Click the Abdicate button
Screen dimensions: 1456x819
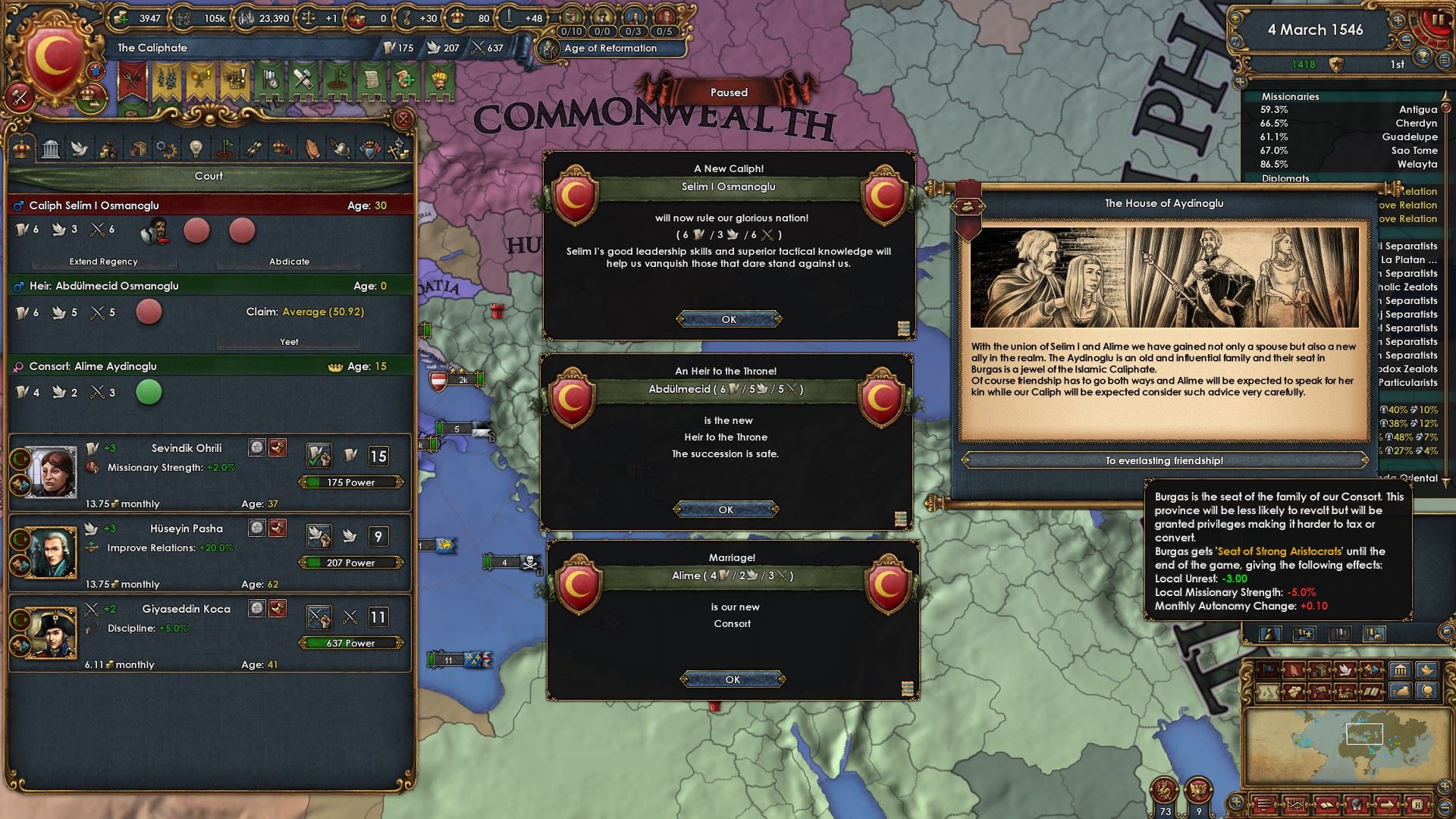289,262
